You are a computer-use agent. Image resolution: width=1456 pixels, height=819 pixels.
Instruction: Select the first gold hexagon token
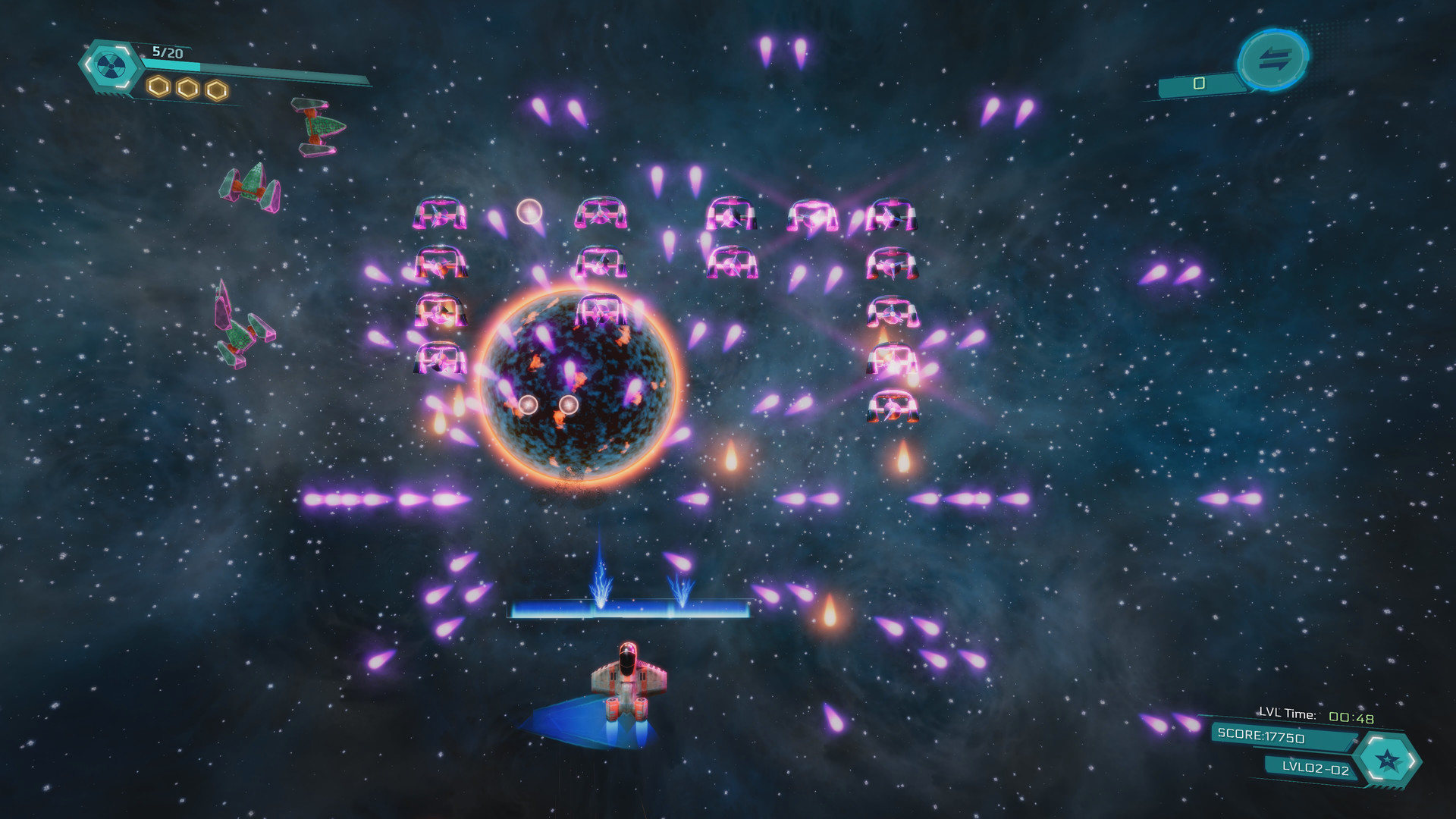point(157,86)
